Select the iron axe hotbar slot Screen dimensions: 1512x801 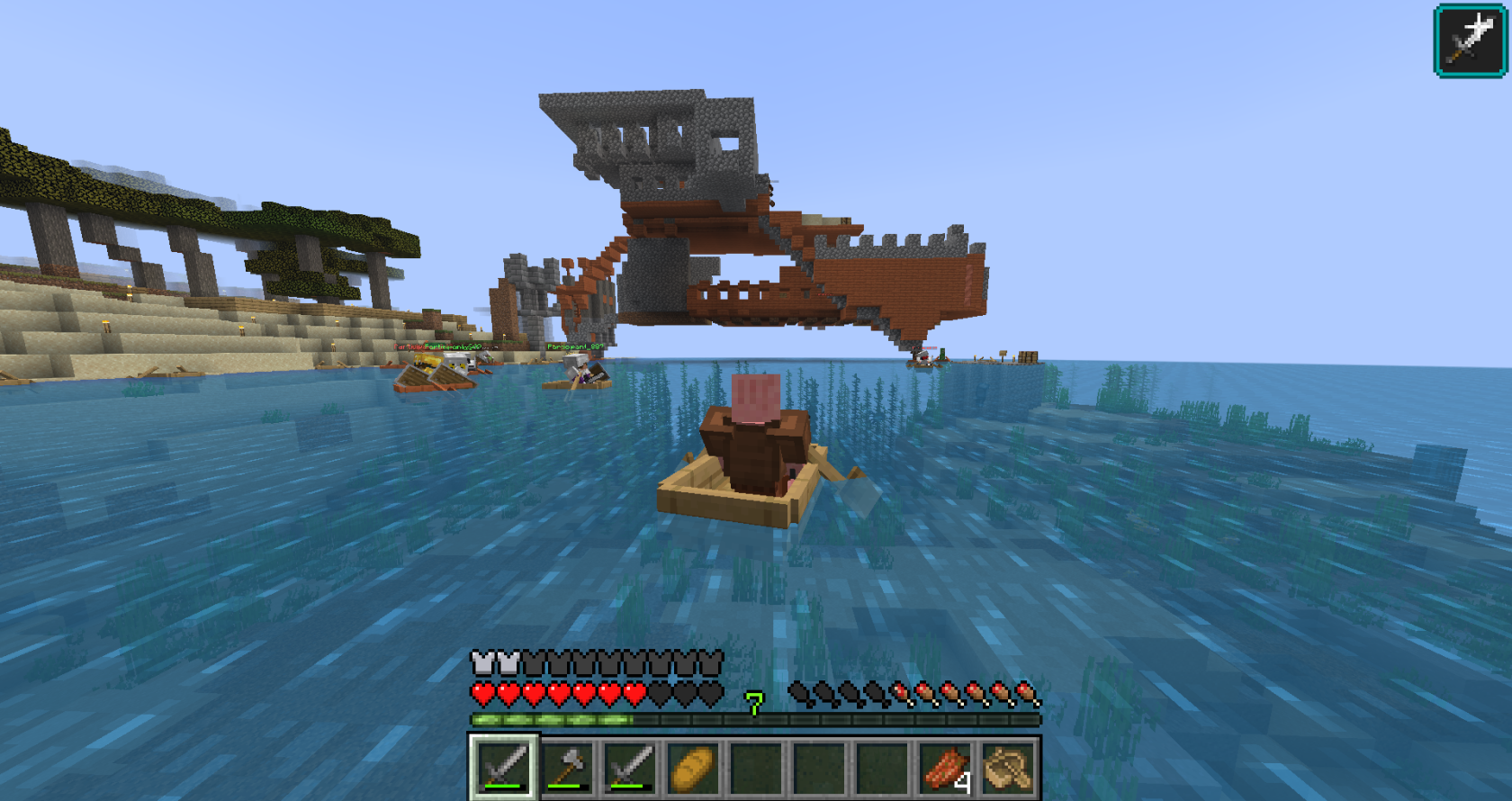point(567,767)
